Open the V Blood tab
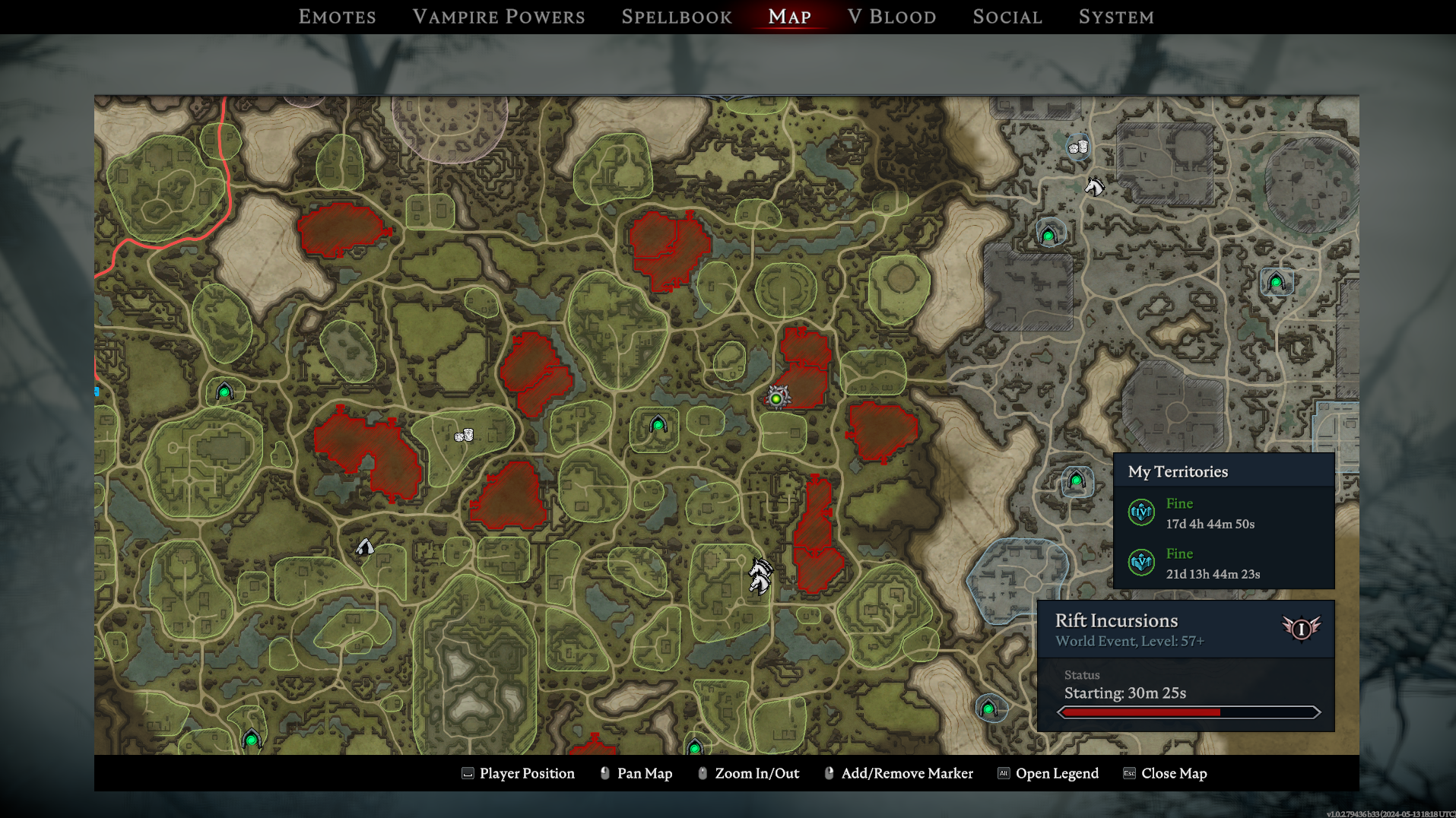This screenshot has width=1456, height=818. (892, 17)
